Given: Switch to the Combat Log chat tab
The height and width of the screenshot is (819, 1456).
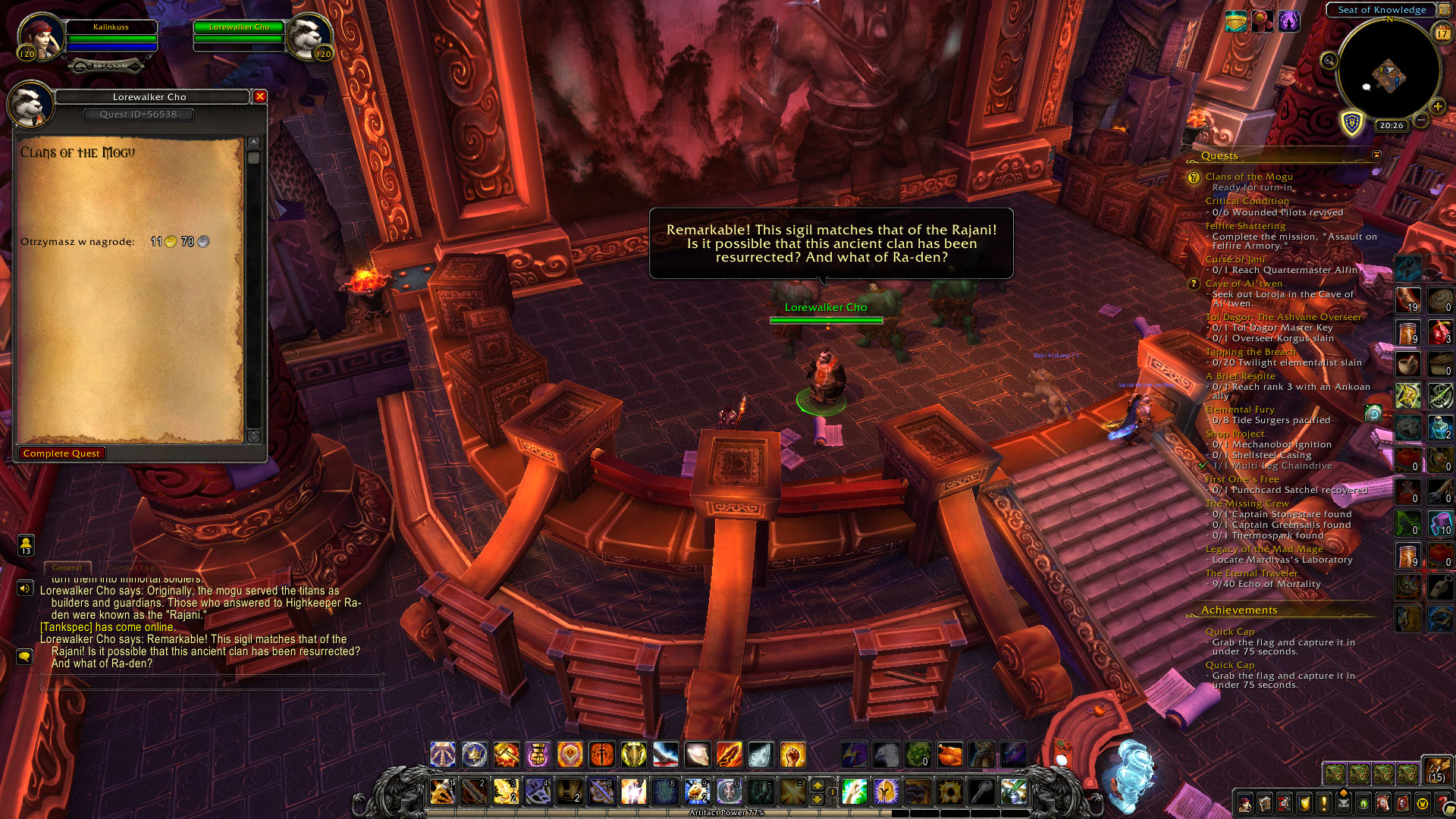Looking at the screenshot, I should (131, 567).
